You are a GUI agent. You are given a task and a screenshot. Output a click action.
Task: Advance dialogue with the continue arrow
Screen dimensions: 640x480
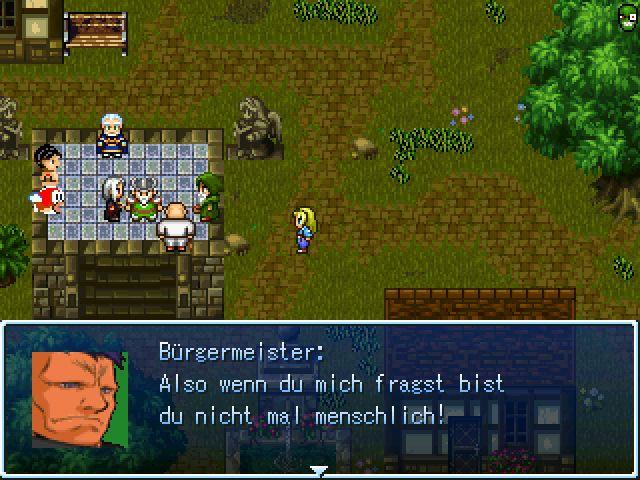point(319,470)
